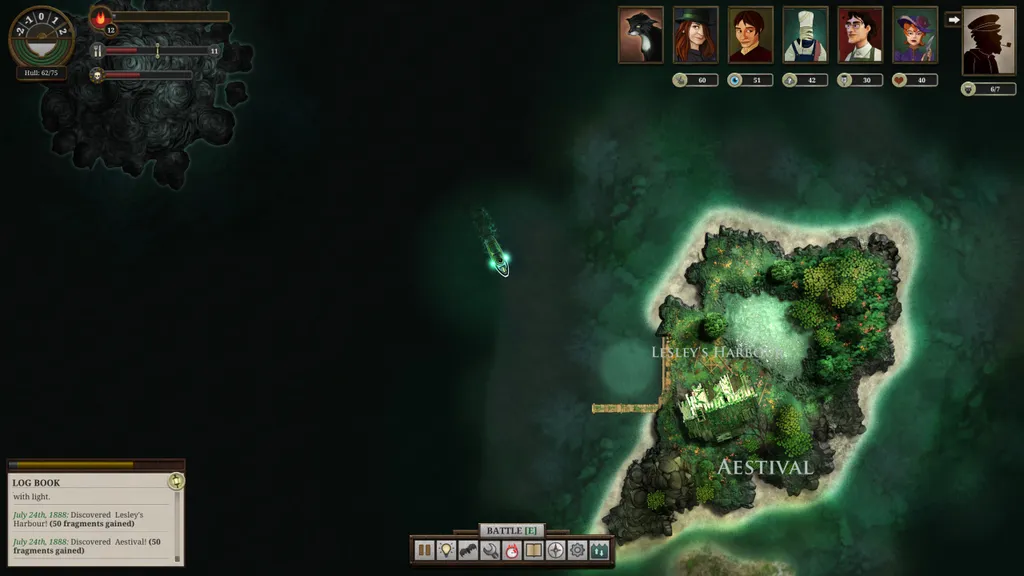Click the Battle button
Viewport: 1024px width, 576px height.
point(512,530)
